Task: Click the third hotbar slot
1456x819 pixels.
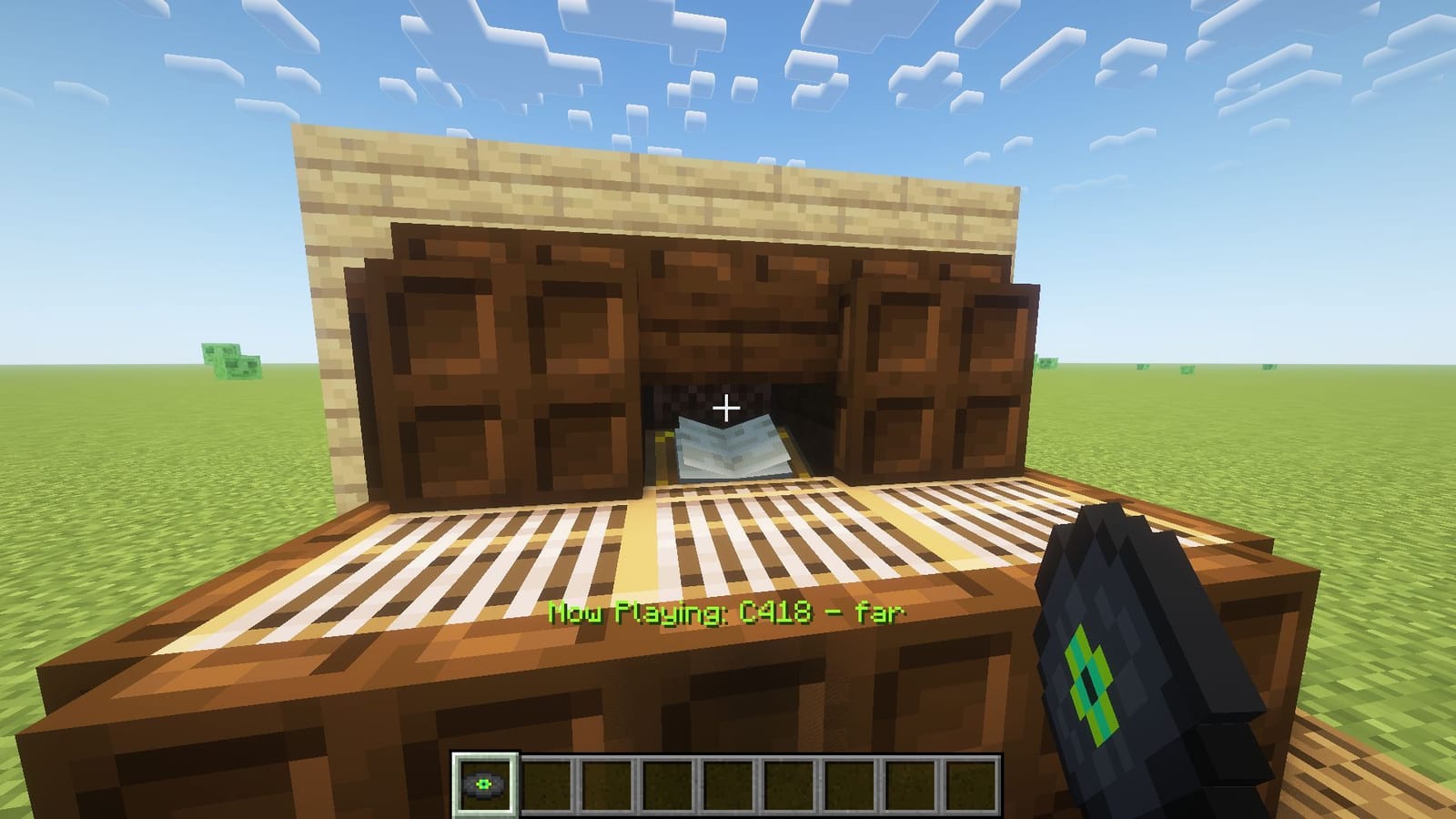Action: tap(610, 784)
